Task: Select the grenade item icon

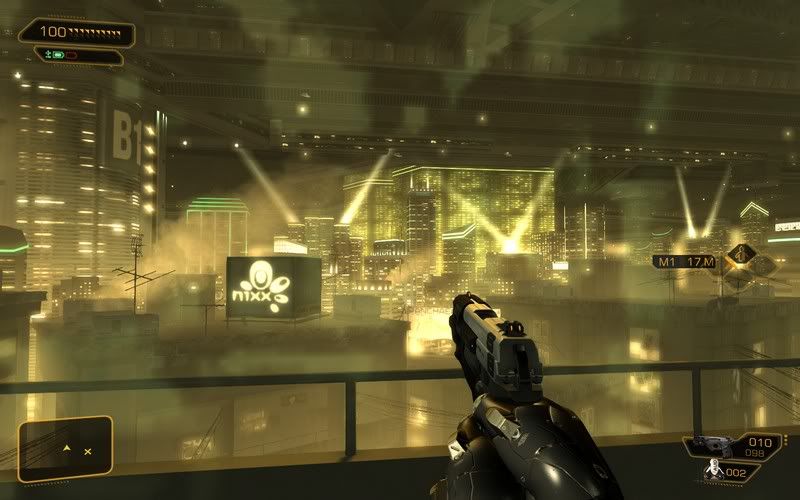Action: click(714, 469)
